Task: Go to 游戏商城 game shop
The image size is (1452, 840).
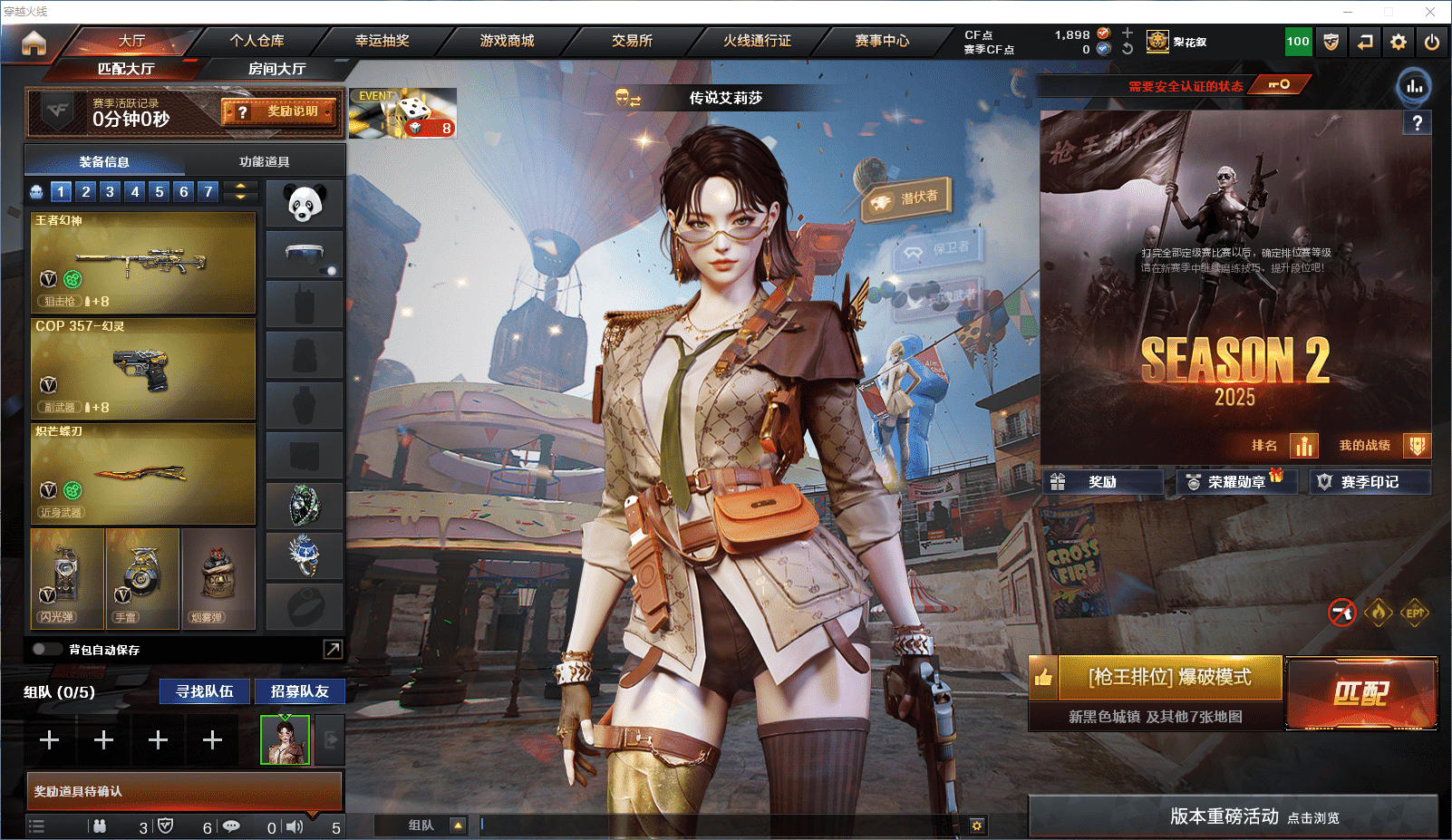Action: tap(507, 41)
